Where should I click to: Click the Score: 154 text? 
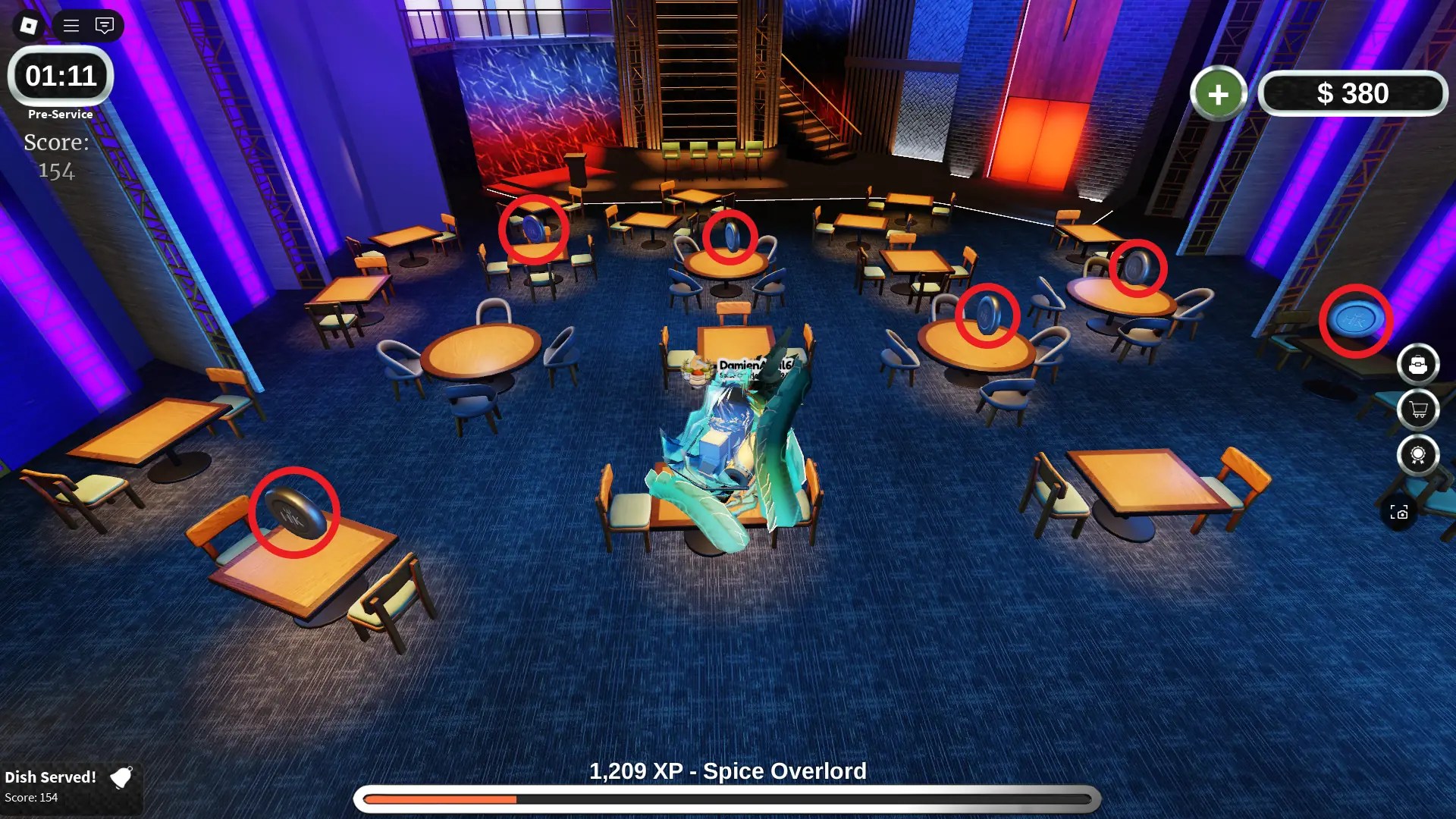click(56, 155)
